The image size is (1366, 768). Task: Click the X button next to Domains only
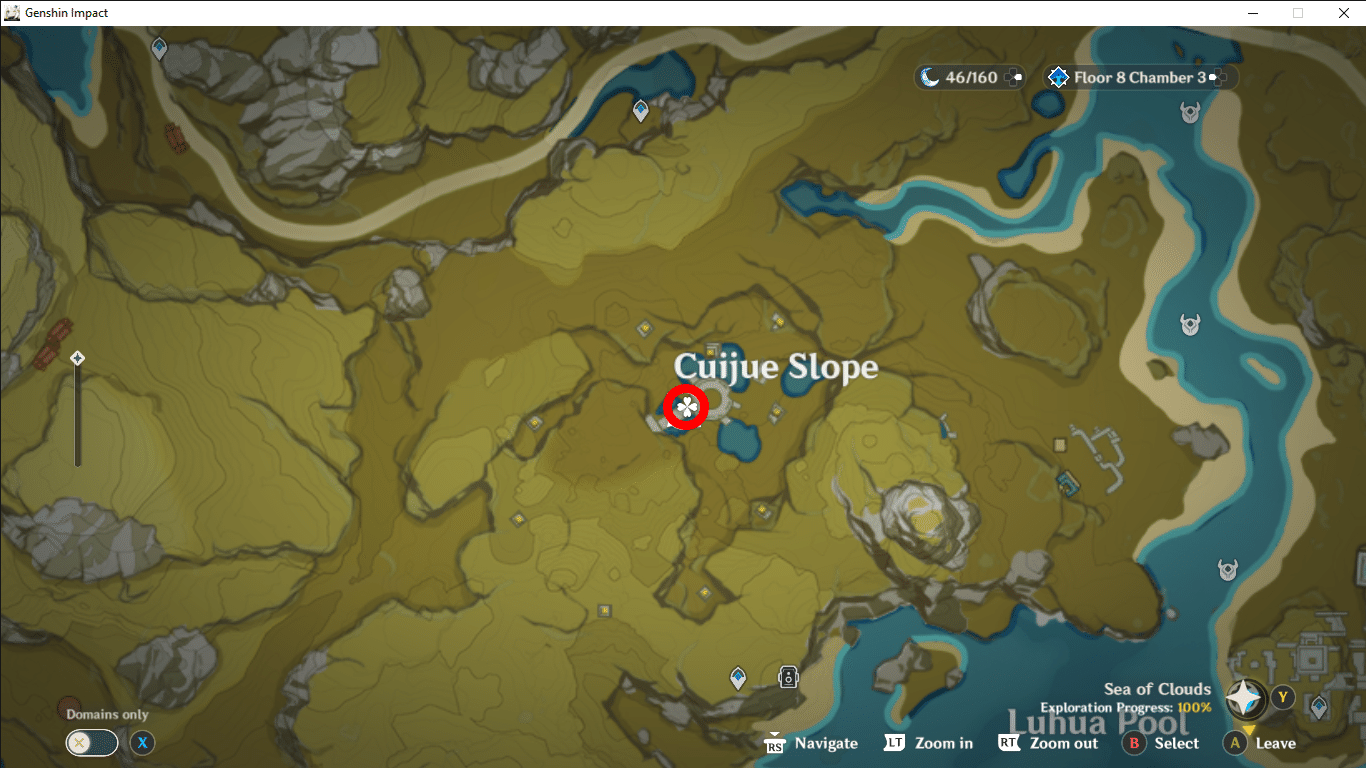pos(142,743)
